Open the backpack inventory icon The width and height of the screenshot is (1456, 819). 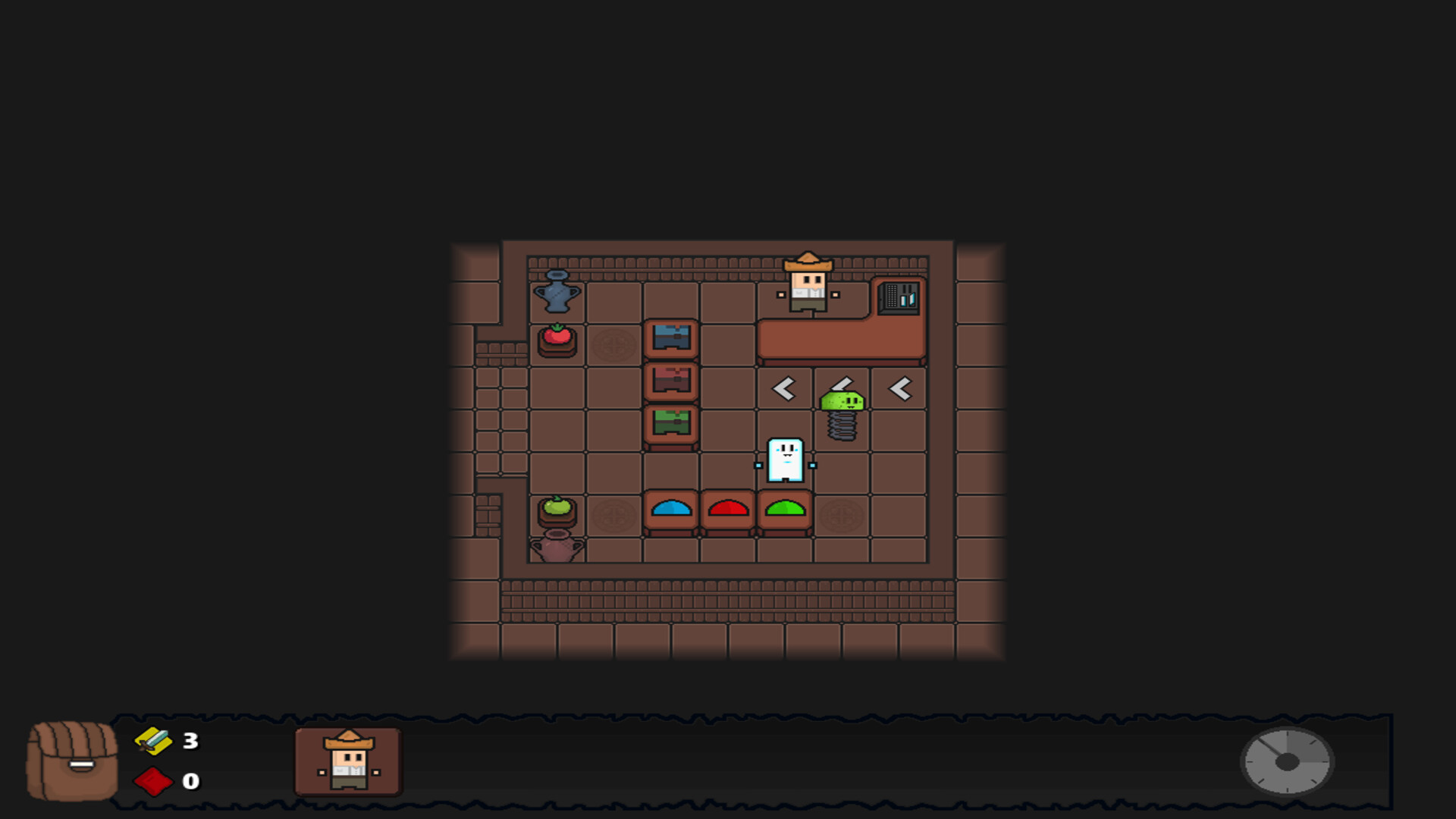[x=72, y=762]
